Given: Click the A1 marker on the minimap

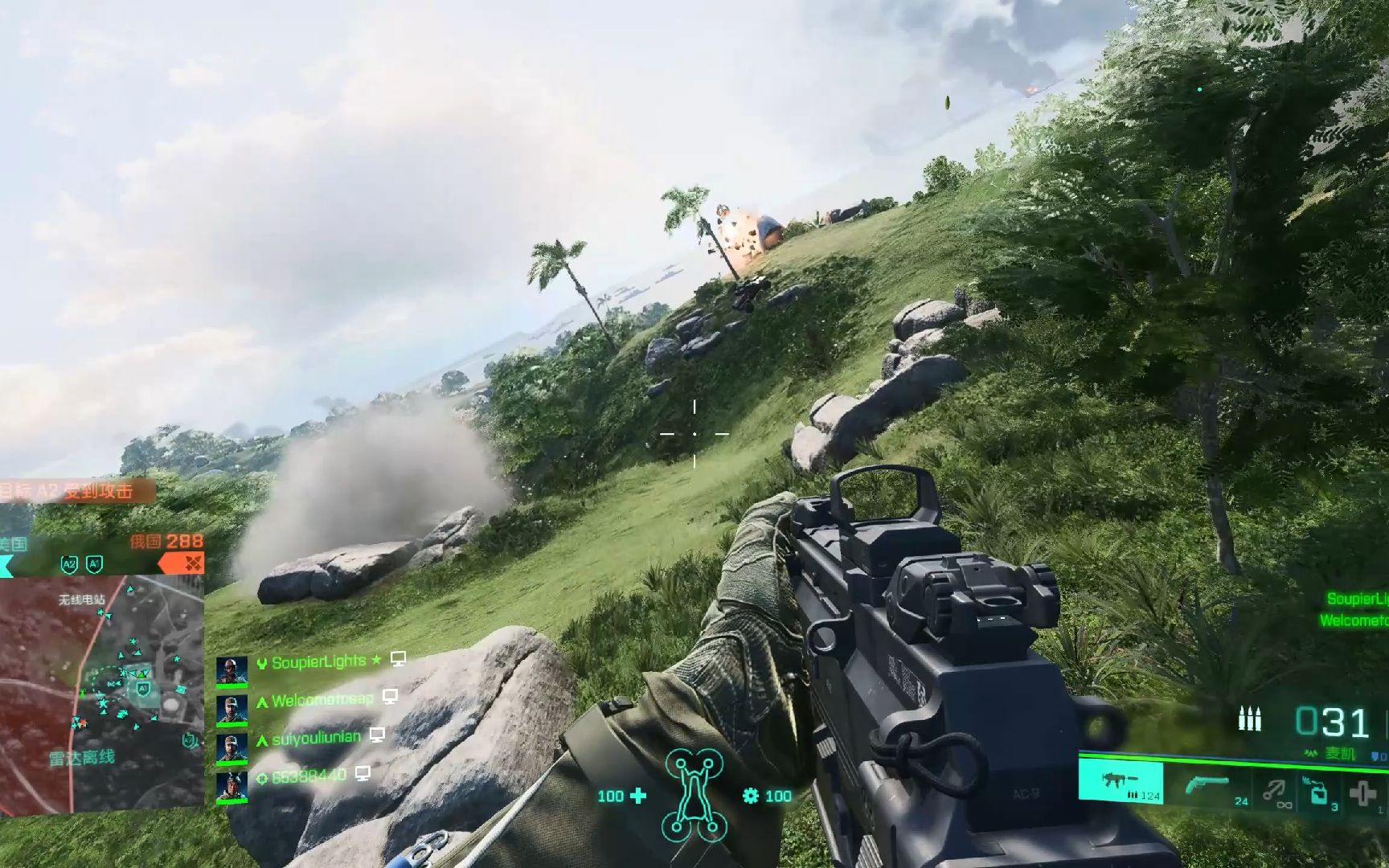Looking at the screenshot, I should click(x=142, y=689).
